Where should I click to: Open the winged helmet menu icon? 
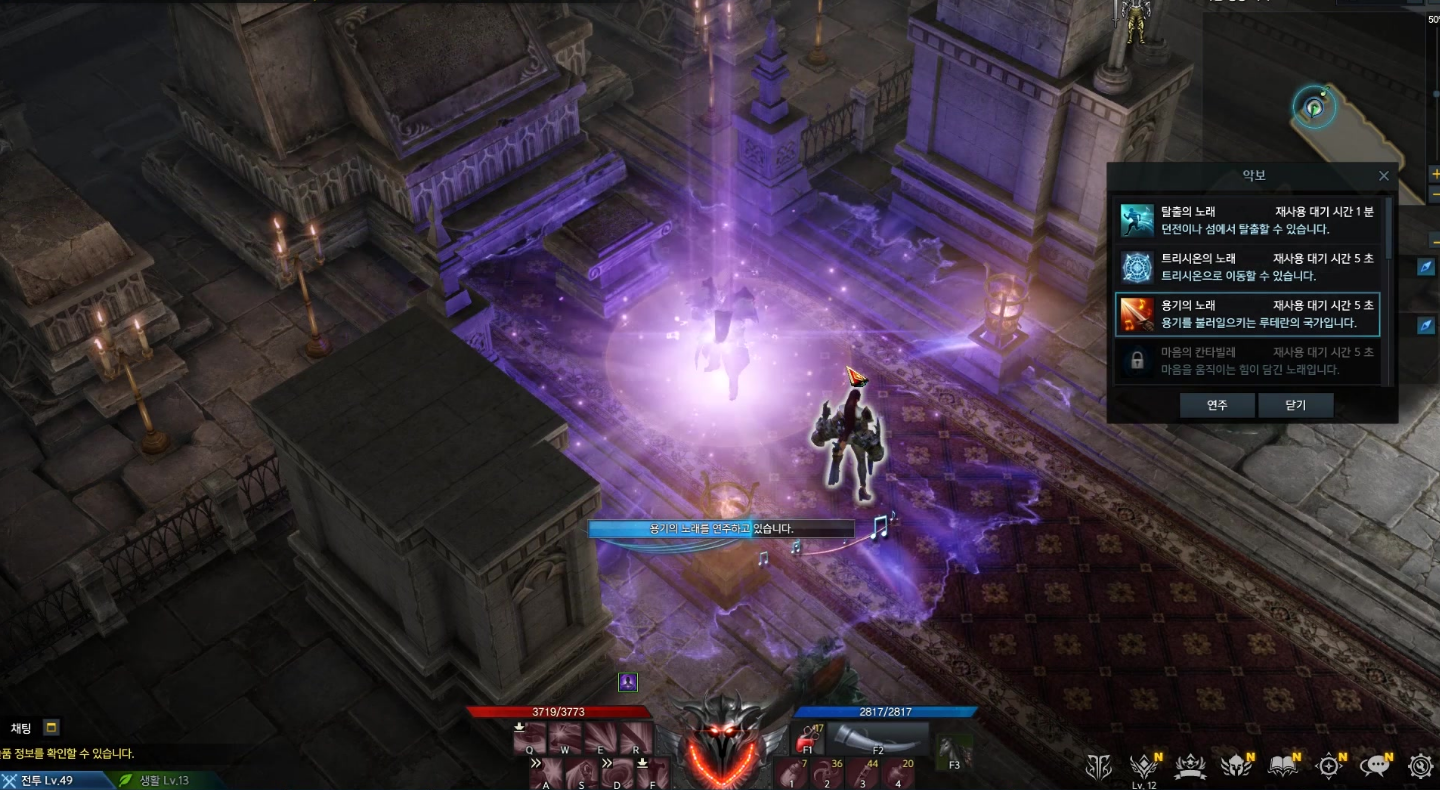coord(1237,766)
